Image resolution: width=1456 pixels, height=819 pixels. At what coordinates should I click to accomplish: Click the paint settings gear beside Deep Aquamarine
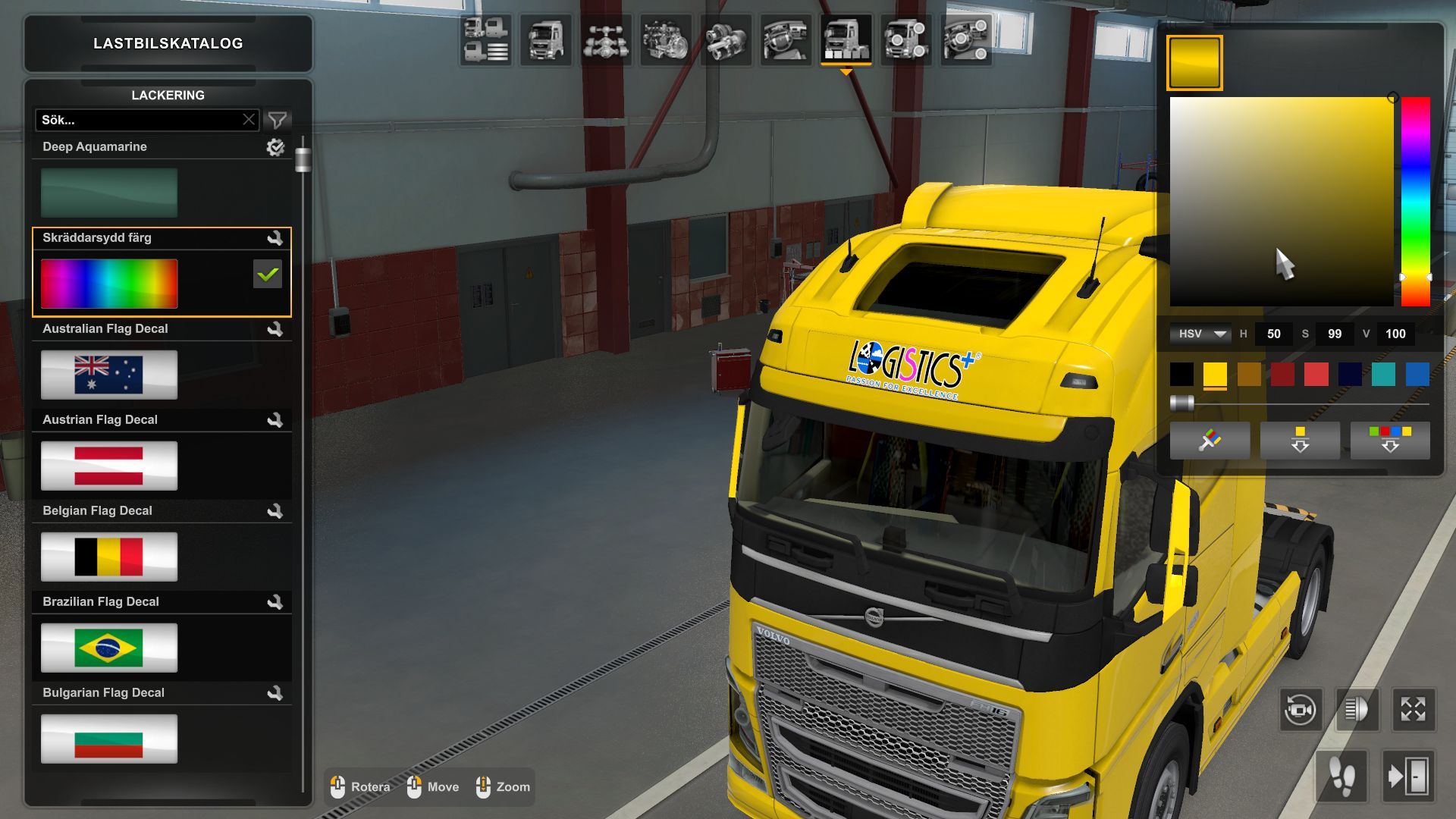(x=276, y=147)
